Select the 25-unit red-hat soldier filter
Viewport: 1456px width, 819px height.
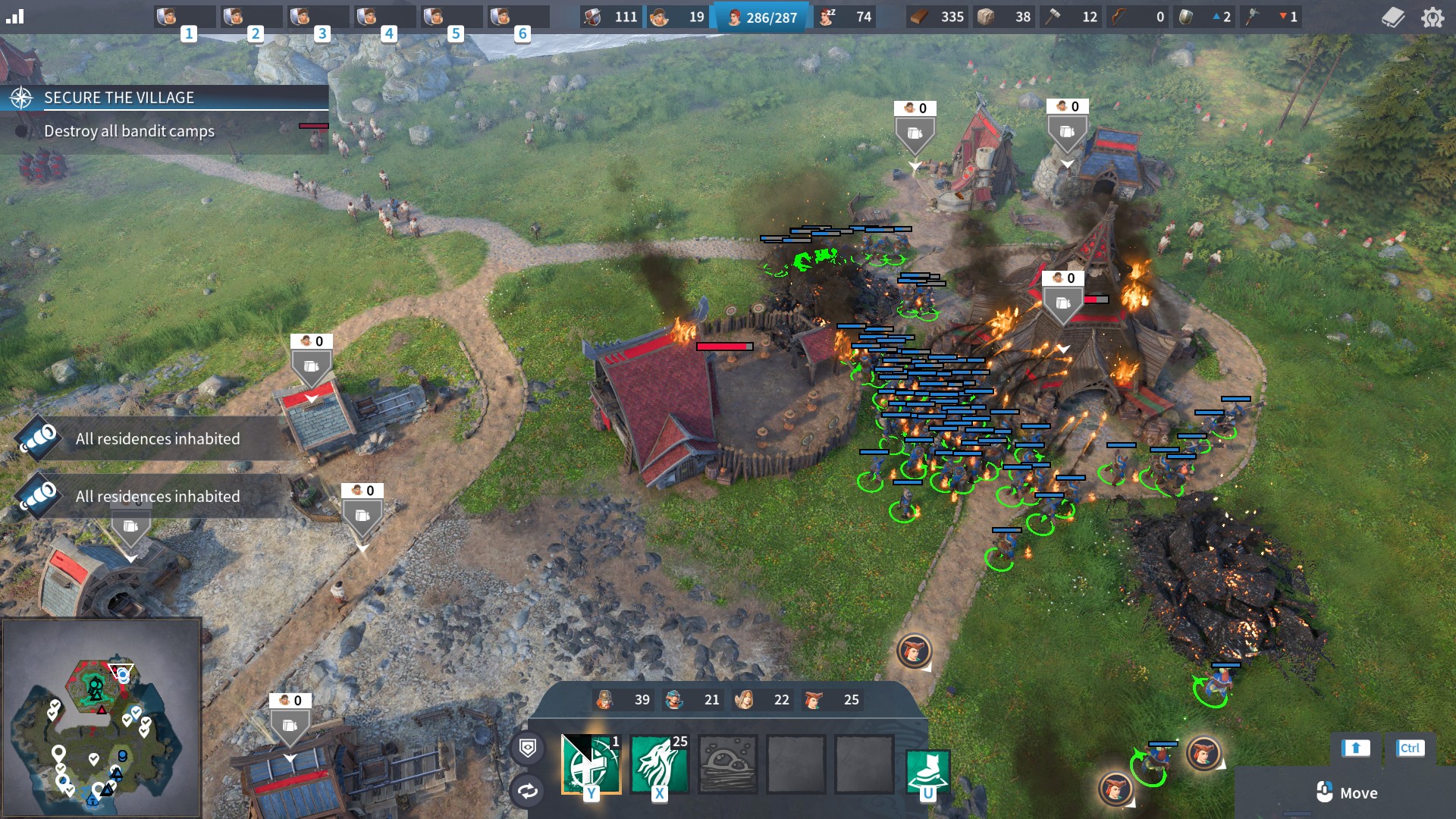(x=833, y=700)
